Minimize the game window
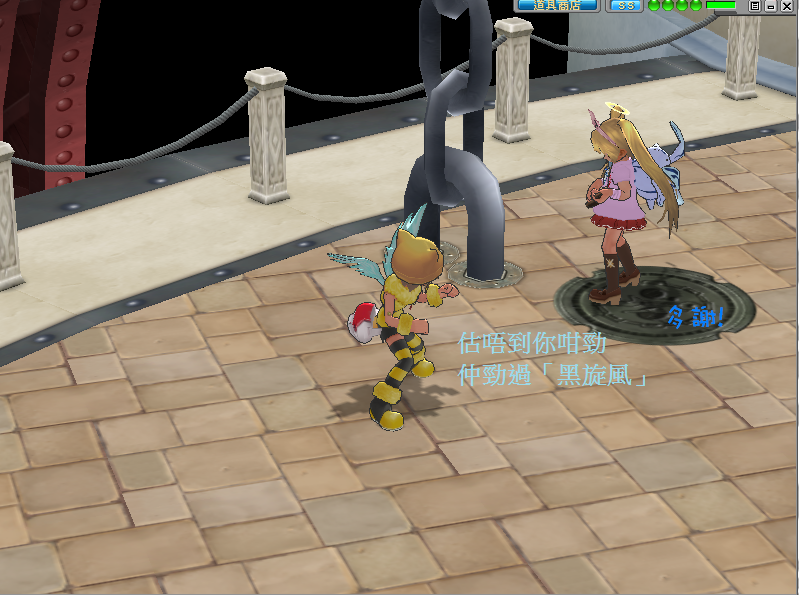This screenshot has height=595, width=799. 771,5
